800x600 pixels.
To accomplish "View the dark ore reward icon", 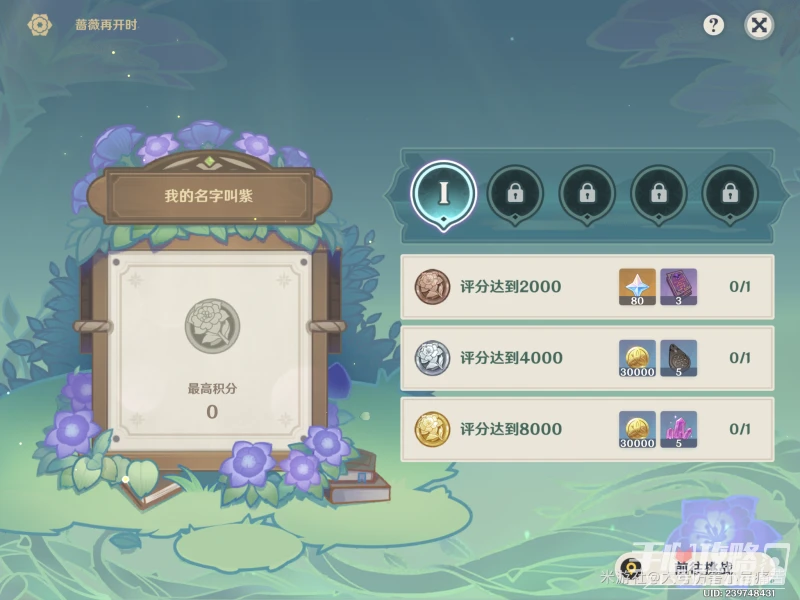I will pyautogui.click(x=678, y=358).
